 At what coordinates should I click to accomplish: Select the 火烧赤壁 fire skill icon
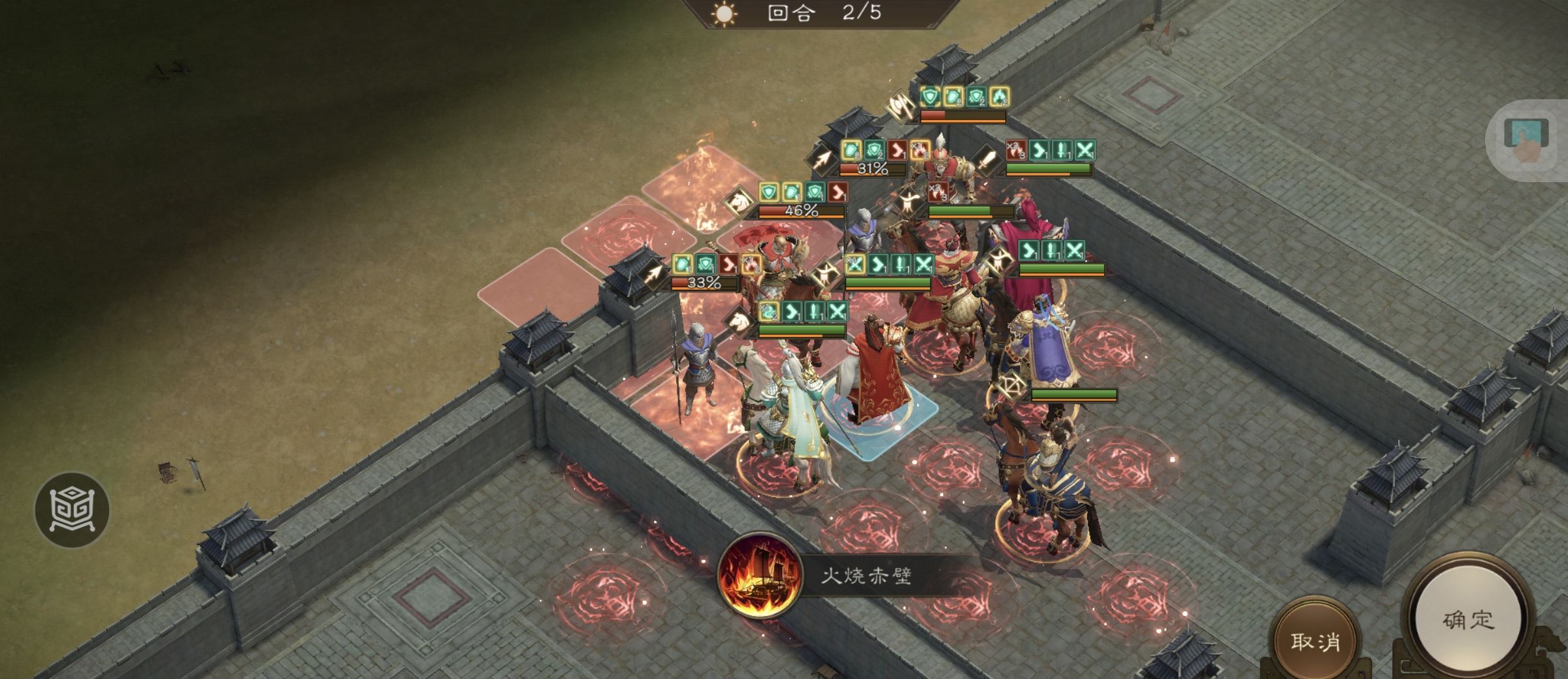(x=760, y=576)
